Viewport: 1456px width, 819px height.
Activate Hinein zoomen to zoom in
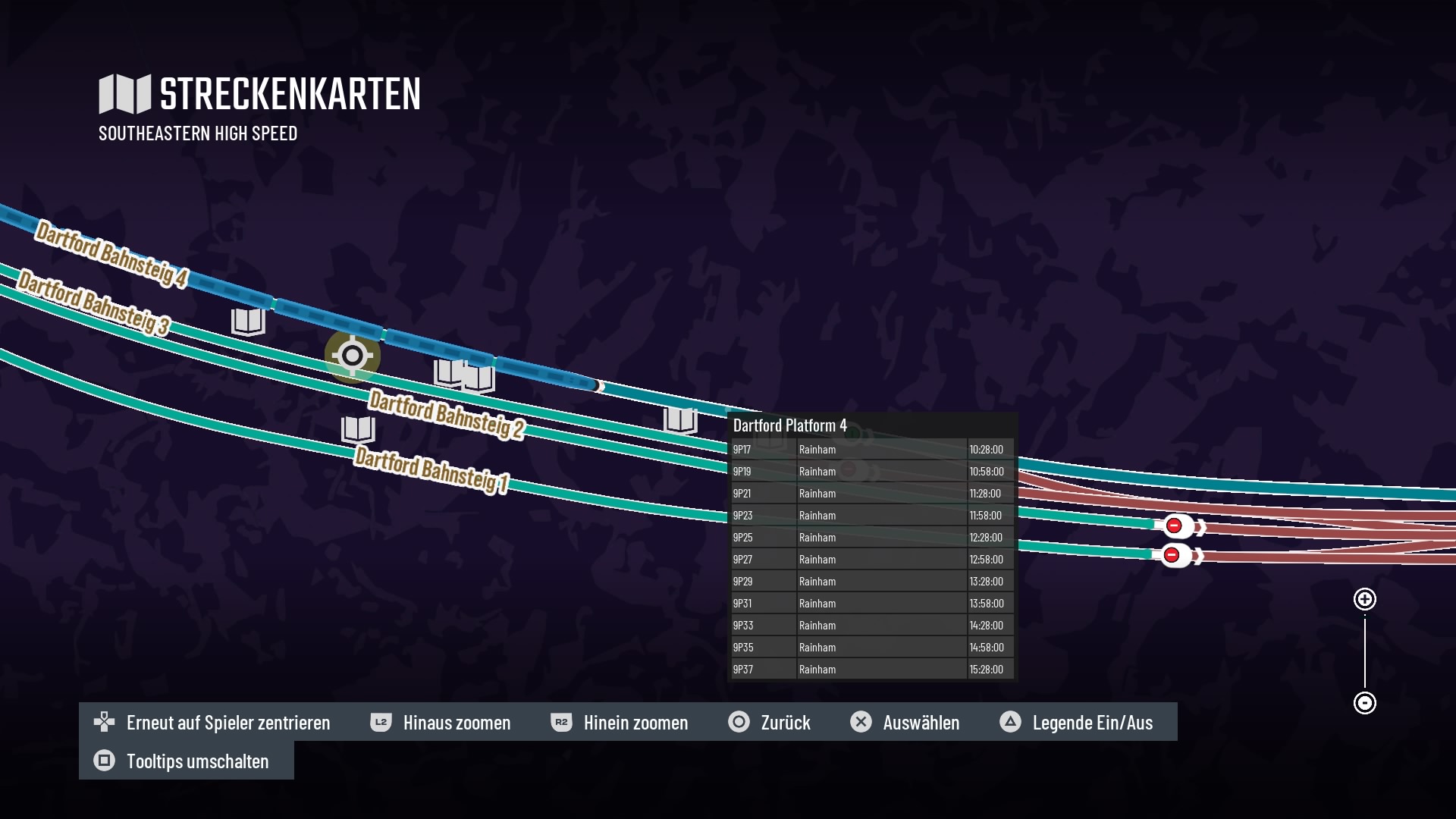(619, 723)
